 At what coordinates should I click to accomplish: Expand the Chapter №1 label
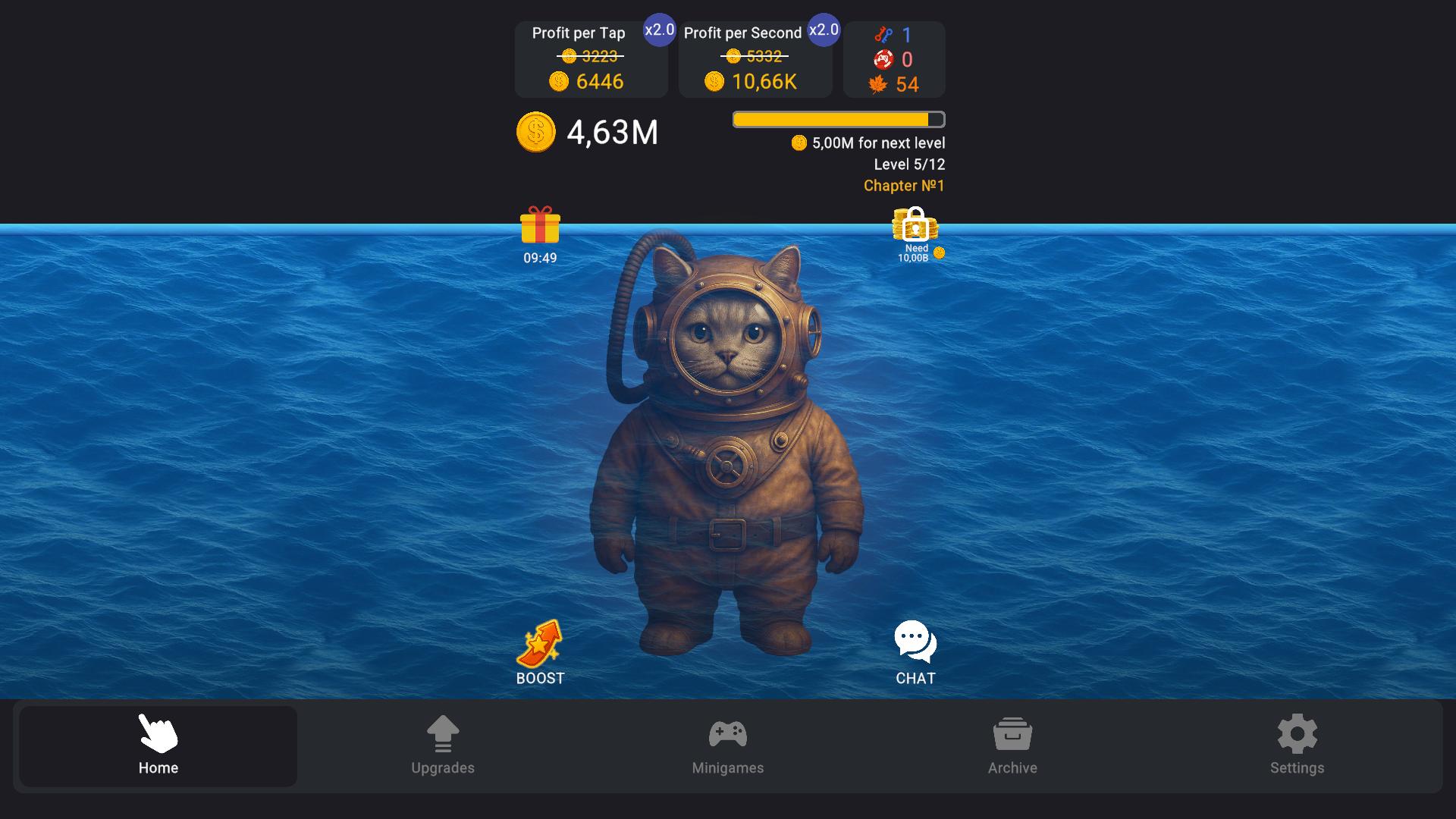[x=903, y=185]
